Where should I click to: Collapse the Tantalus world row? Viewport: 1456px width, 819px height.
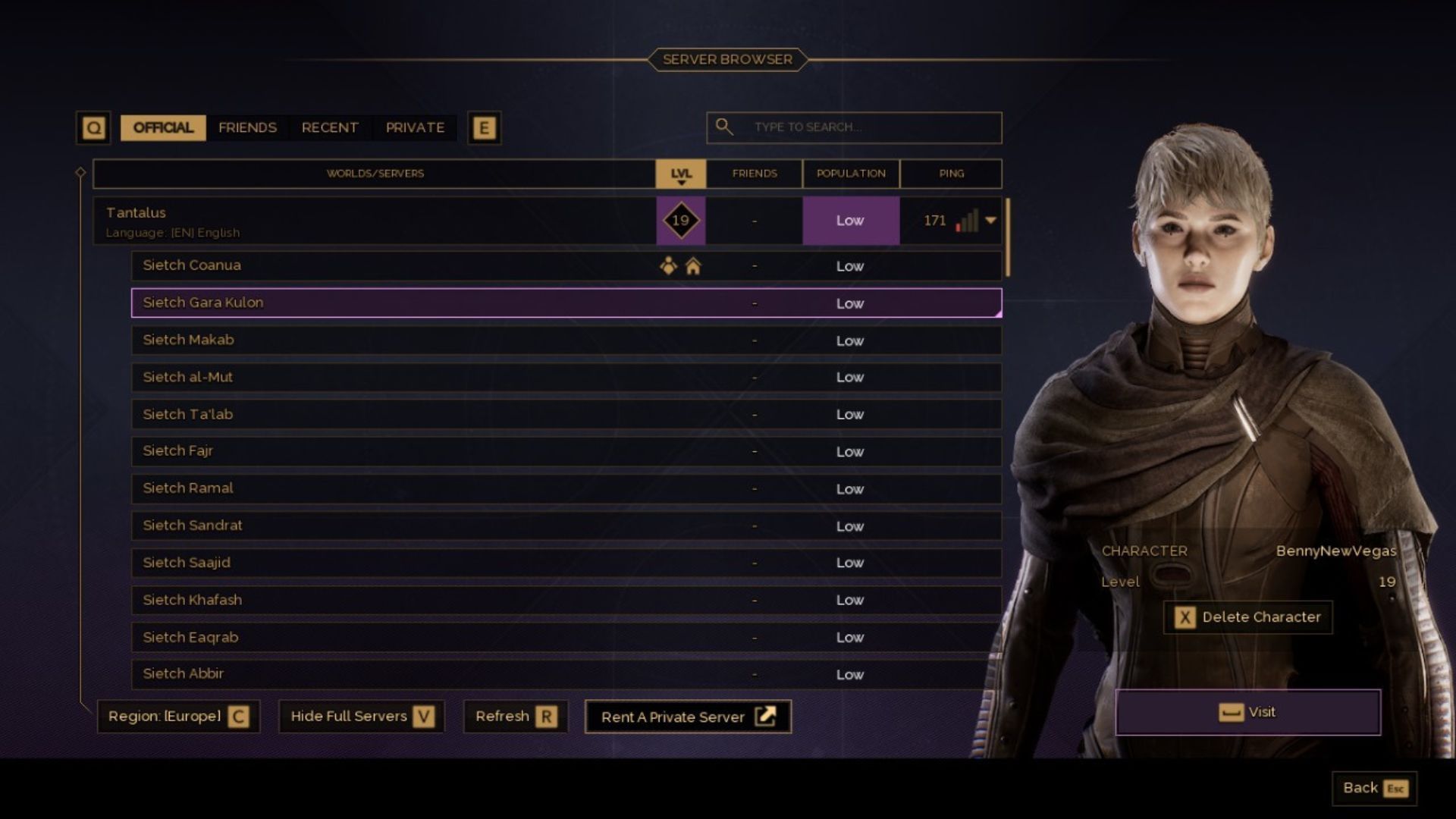click(x=990, y=221)
